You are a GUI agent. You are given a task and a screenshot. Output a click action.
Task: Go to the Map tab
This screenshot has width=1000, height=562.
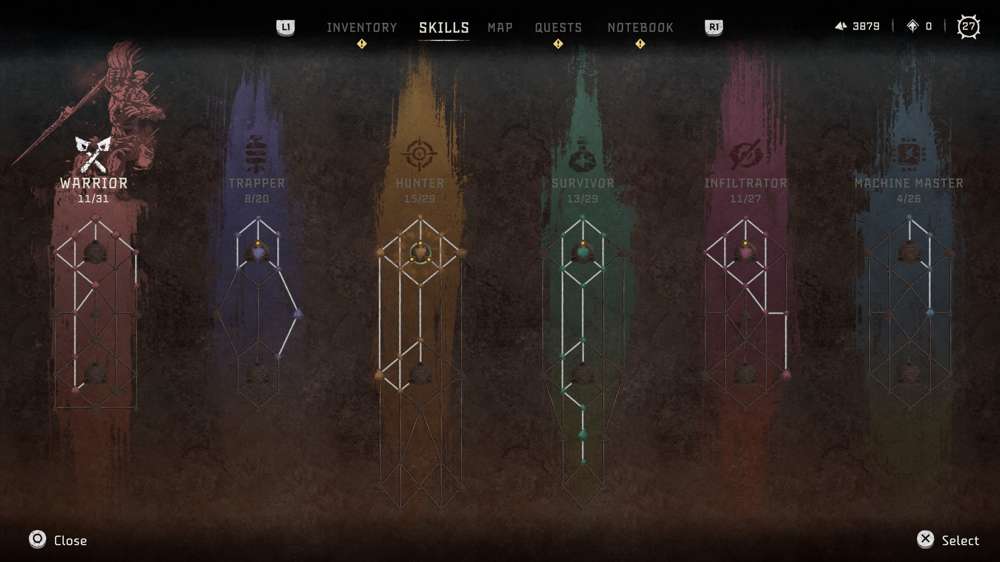pyautogui.click(x=500, y=27)
